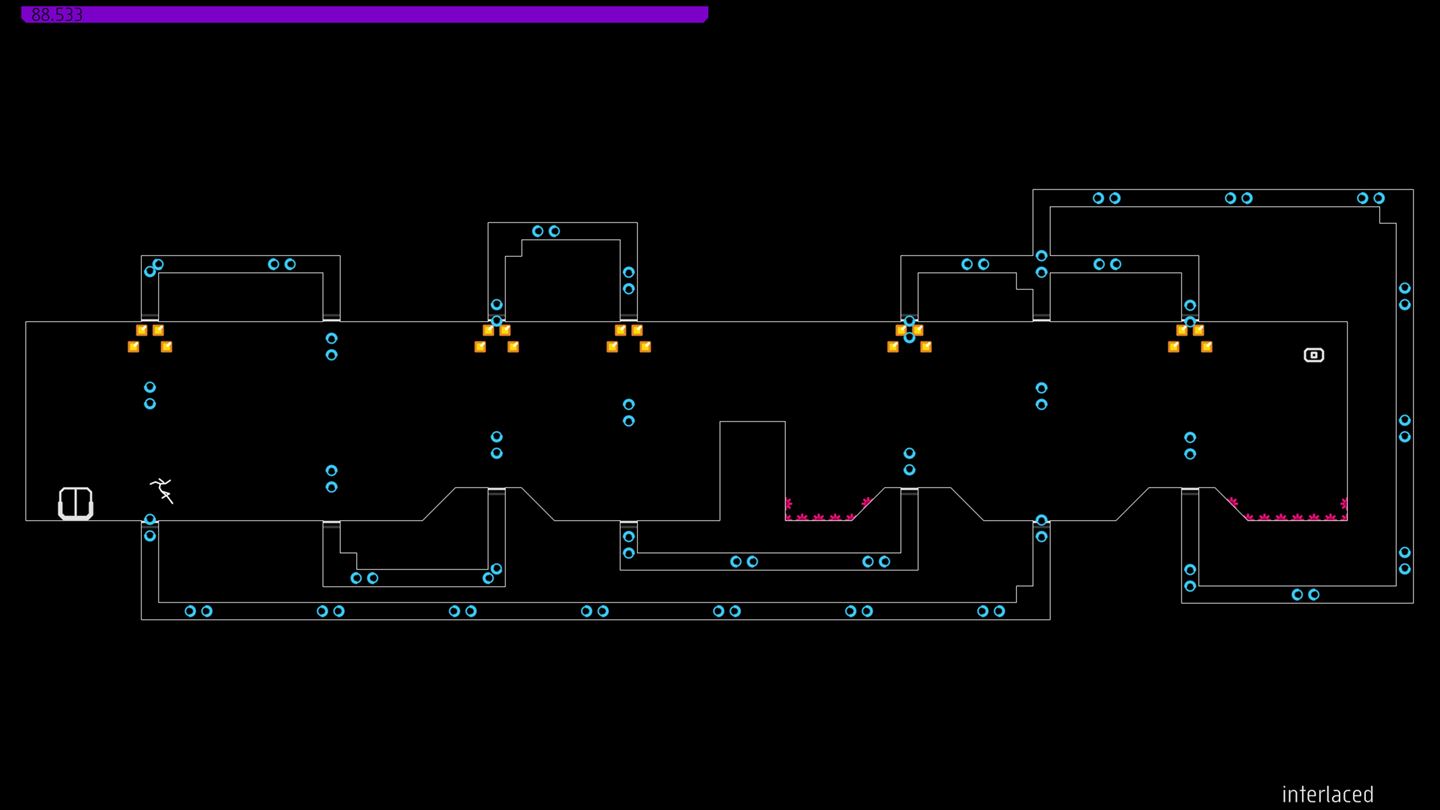The width and height of the screenshot is (1440, 810).
Task: Click a gold piece near the center of the level
Action: [x=628, y=337]
